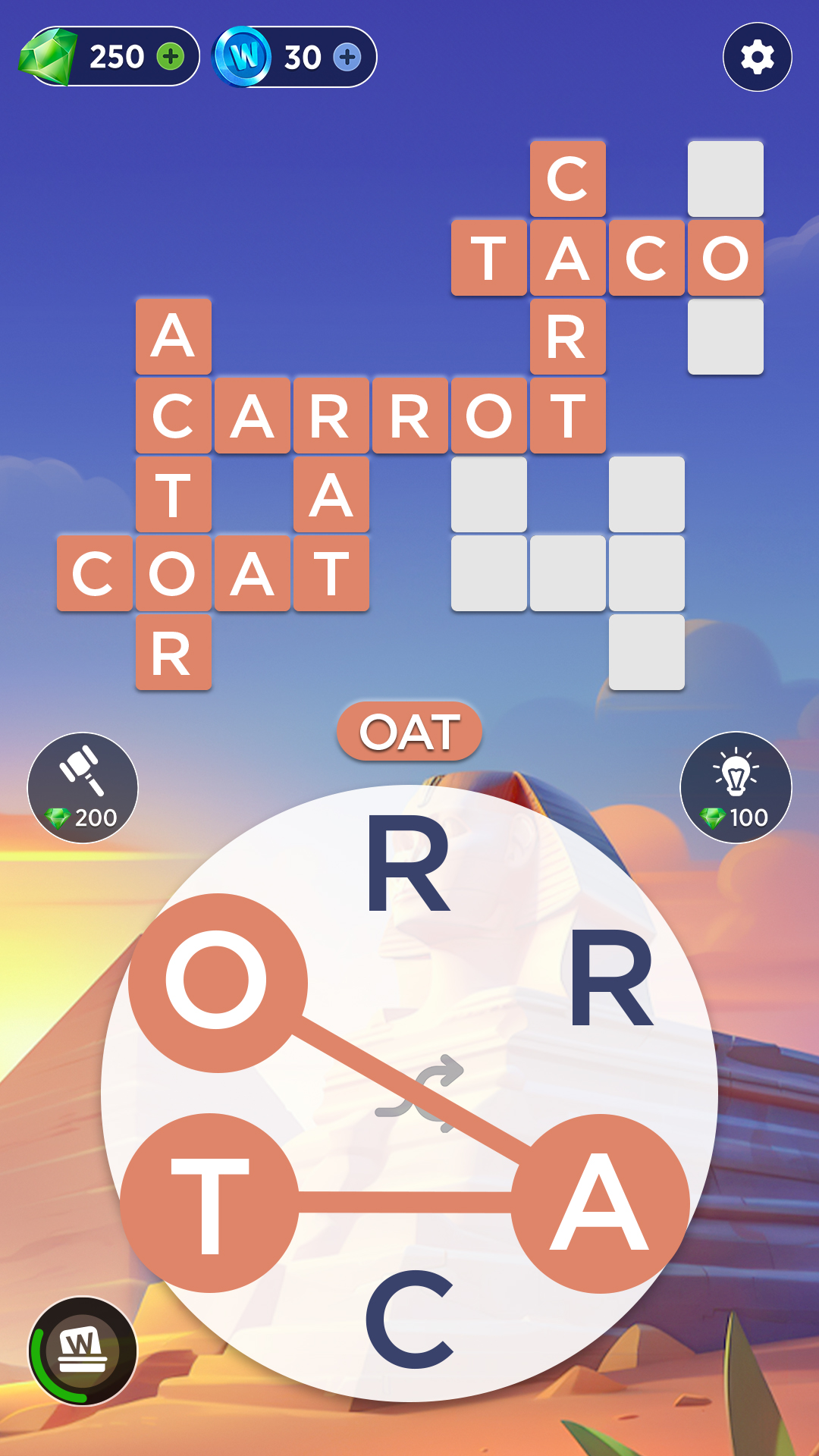819x1456 pixels.
Task: Add more blue W coins
Action: pos(347,57)
